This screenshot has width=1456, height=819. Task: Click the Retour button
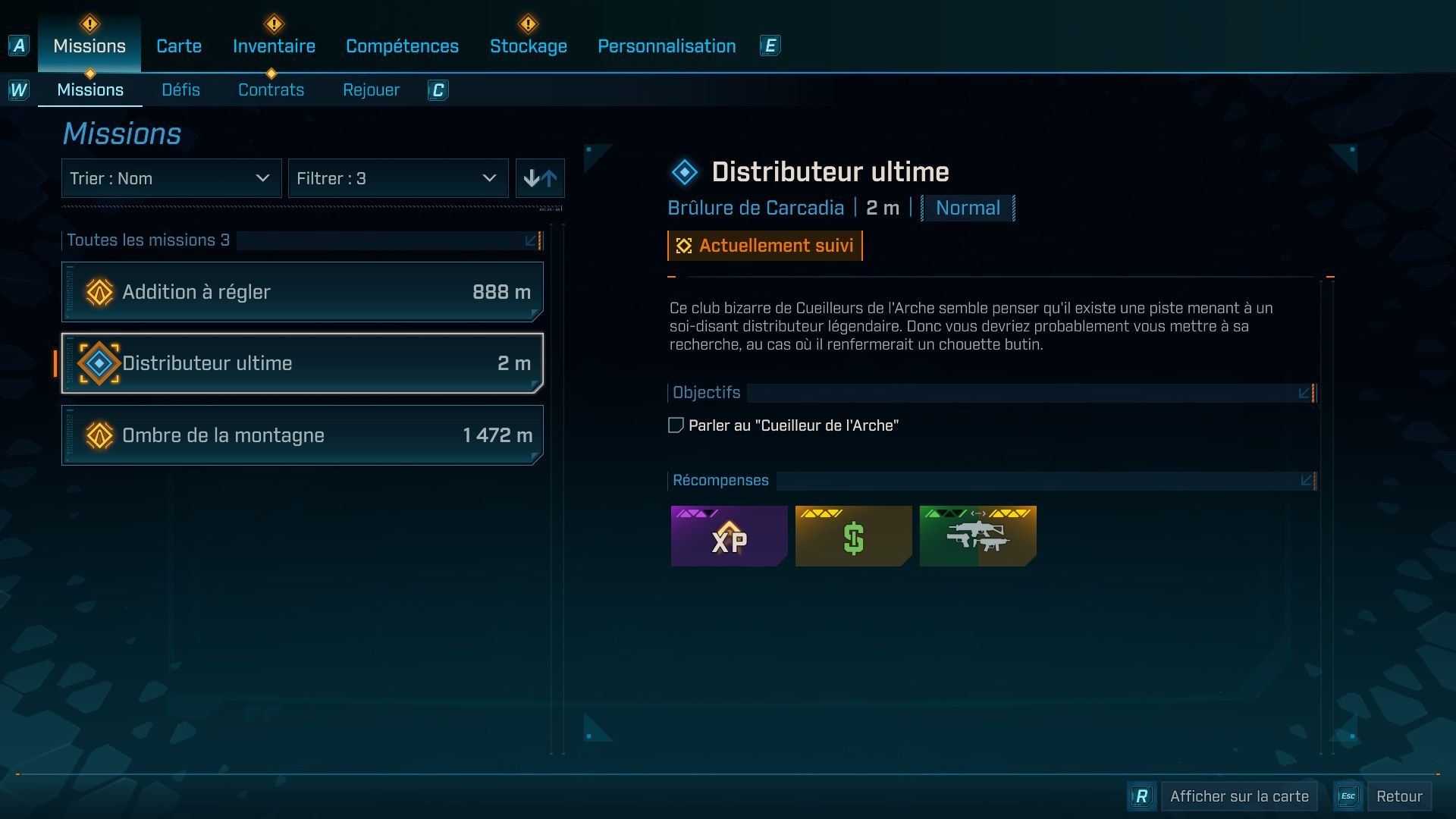point(1400,795)
